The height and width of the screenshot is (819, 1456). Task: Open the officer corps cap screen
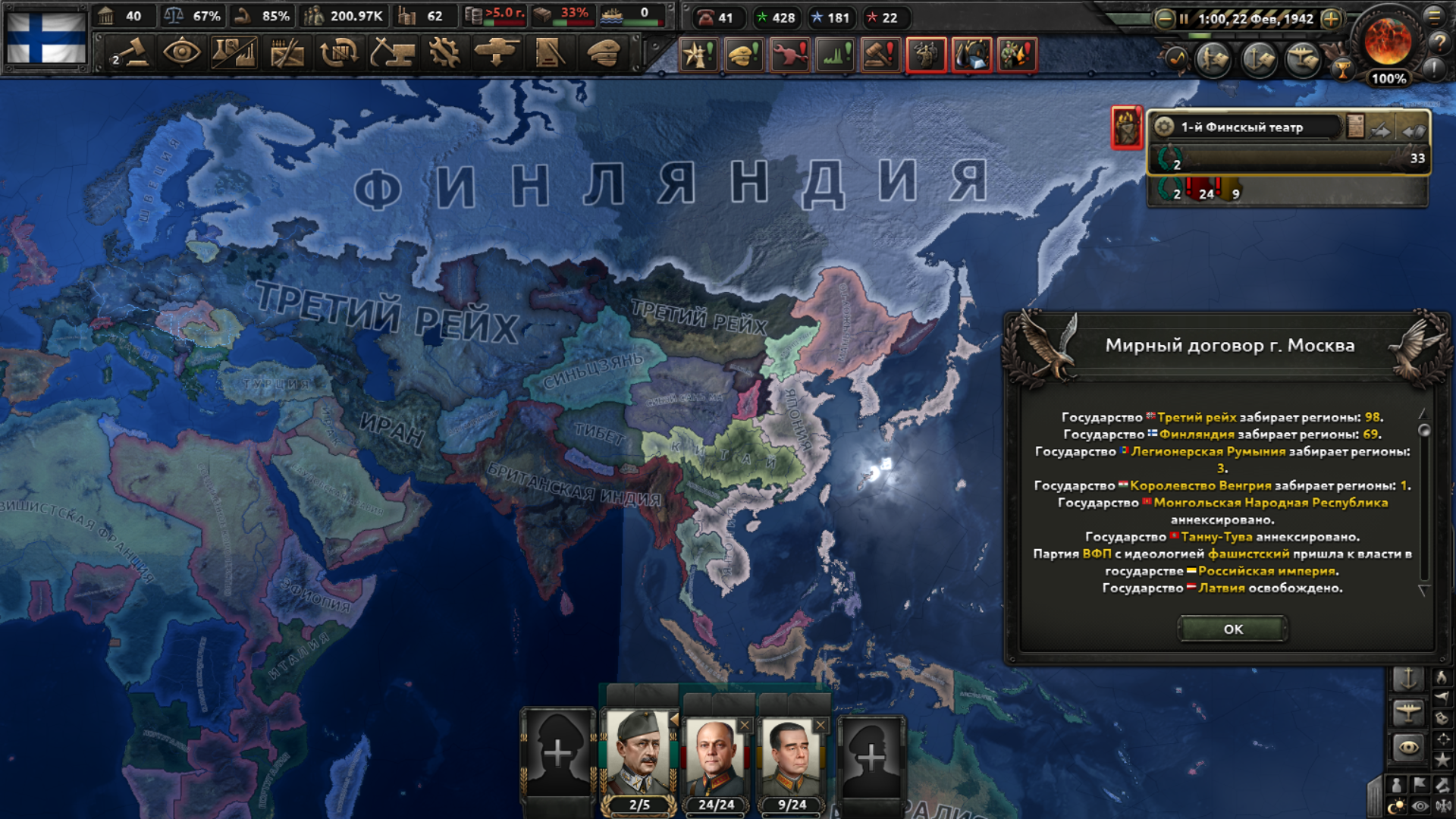point(603,53)
